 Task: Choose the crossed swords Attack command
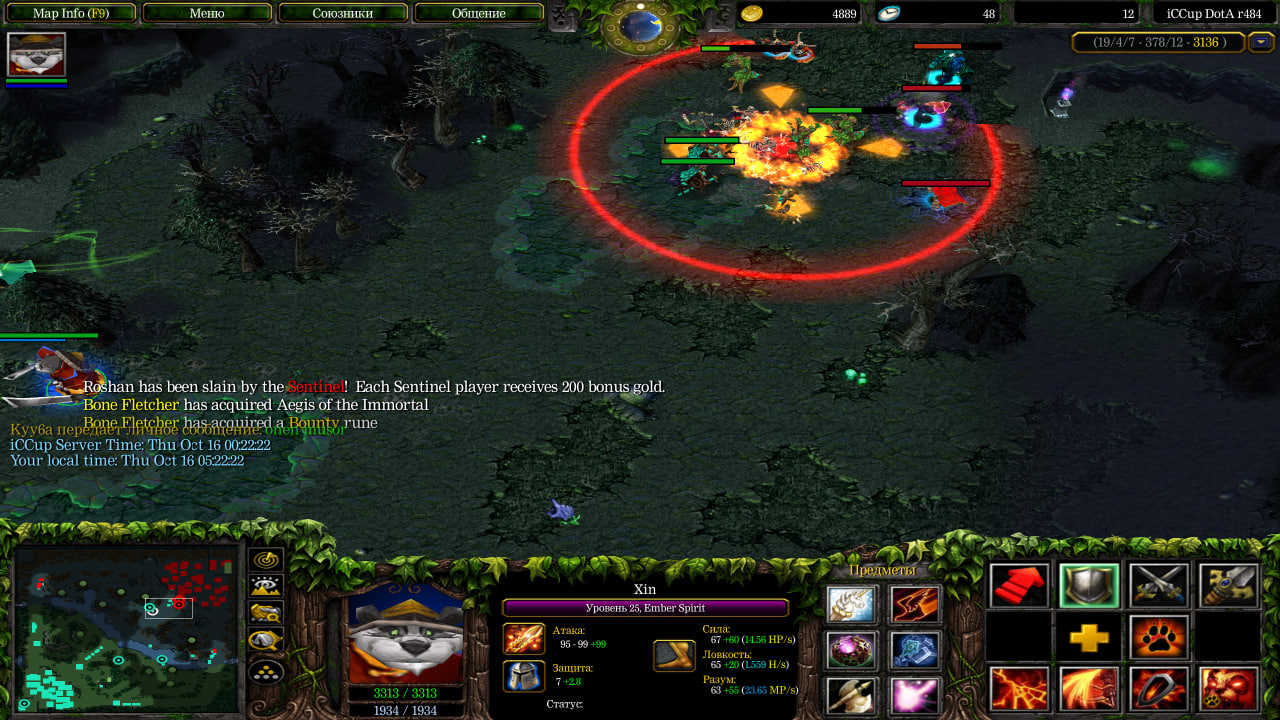(1159, 586)
